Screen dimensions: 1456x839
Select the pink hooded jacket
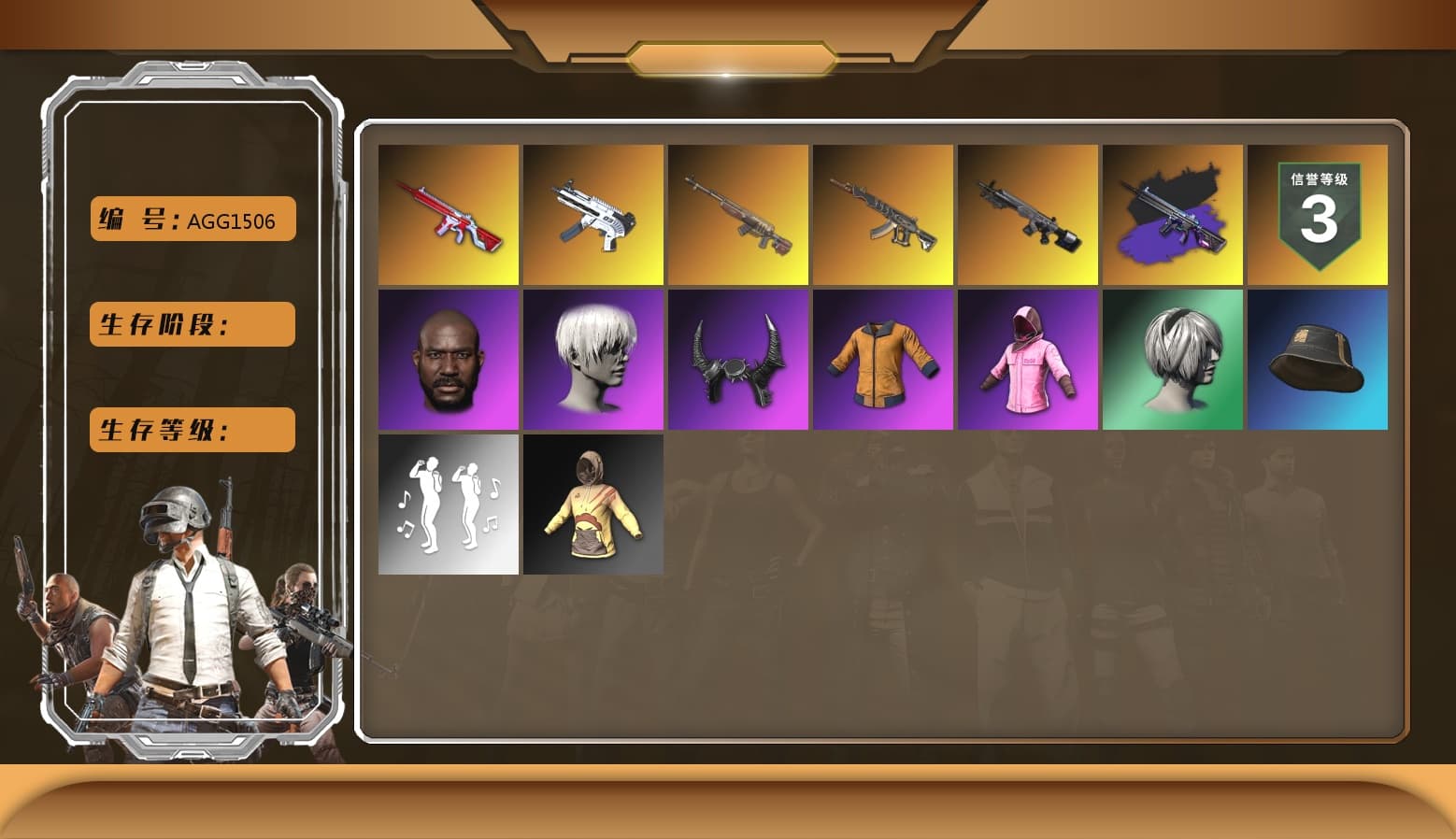[x=1028, y=359]
